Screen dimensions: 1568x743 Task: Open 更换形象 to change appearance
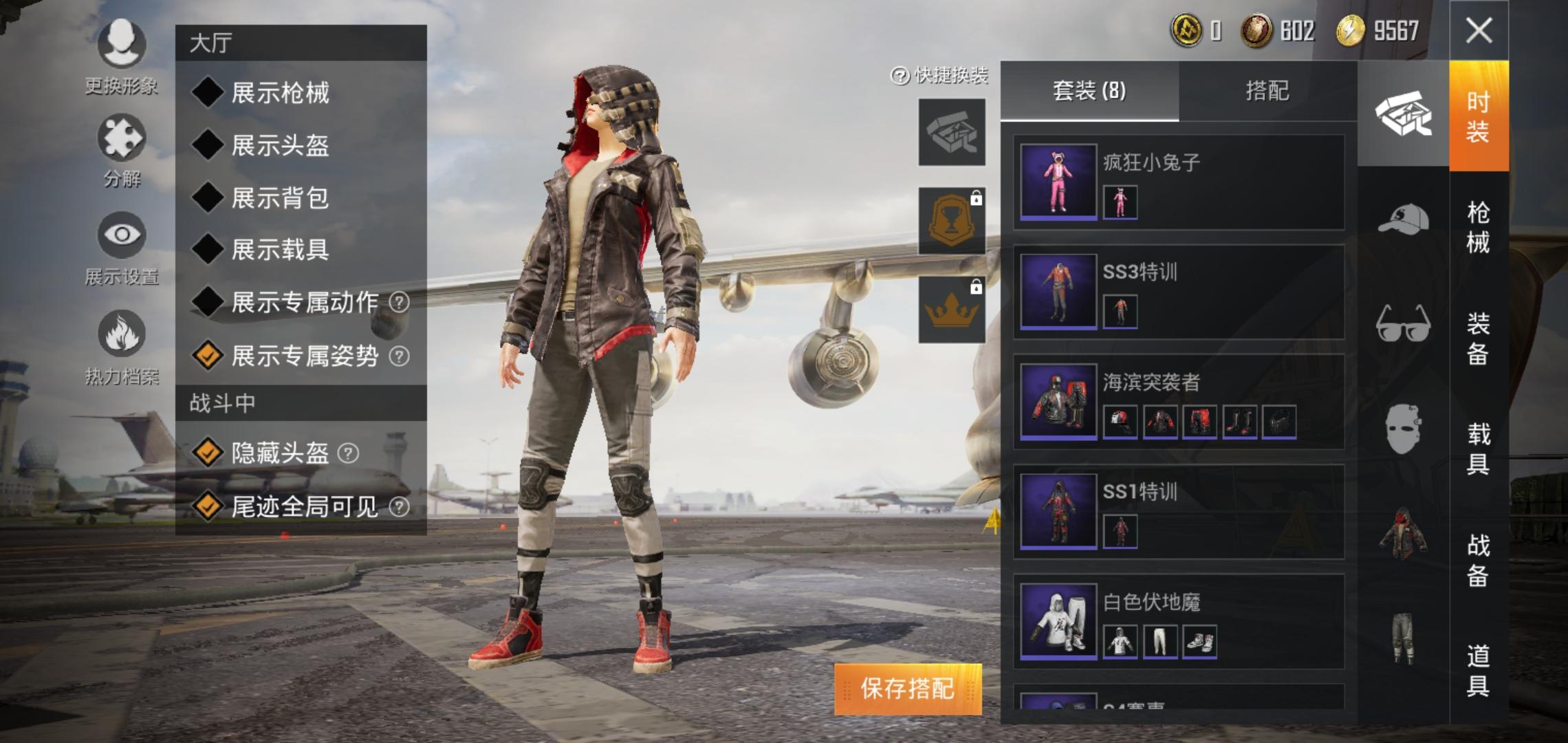click(x=122, y=55)
